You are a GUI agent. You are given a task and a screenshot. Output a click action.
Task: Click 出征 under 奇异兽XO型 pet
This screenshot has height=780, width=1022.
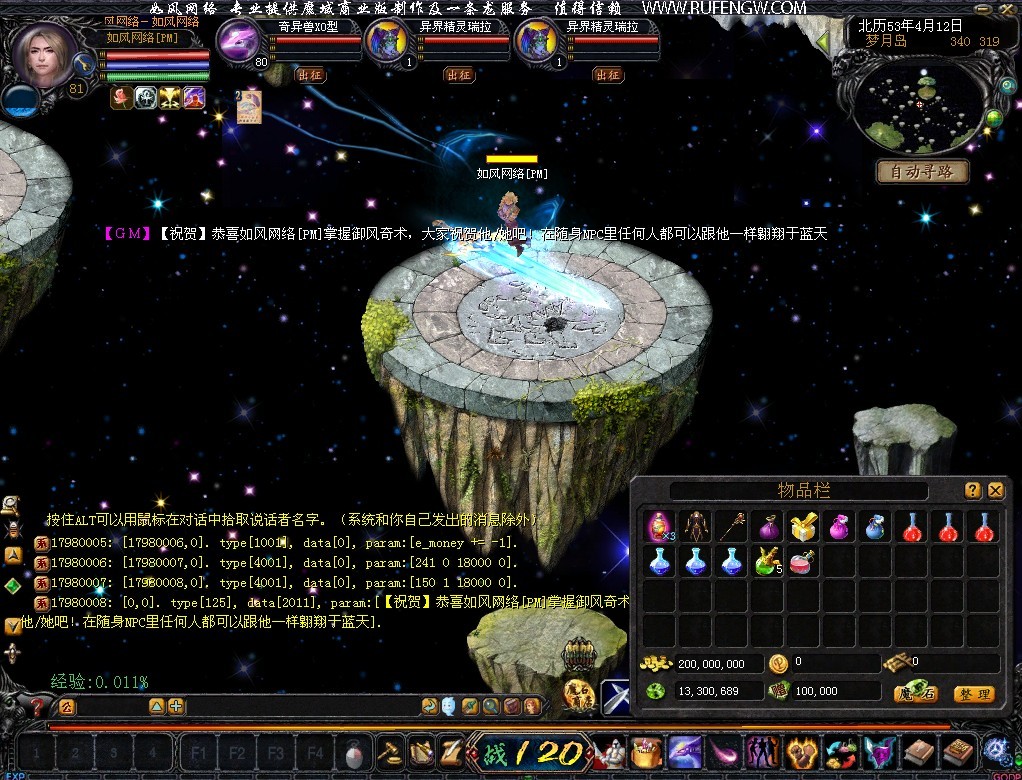(x=309, y=74)
